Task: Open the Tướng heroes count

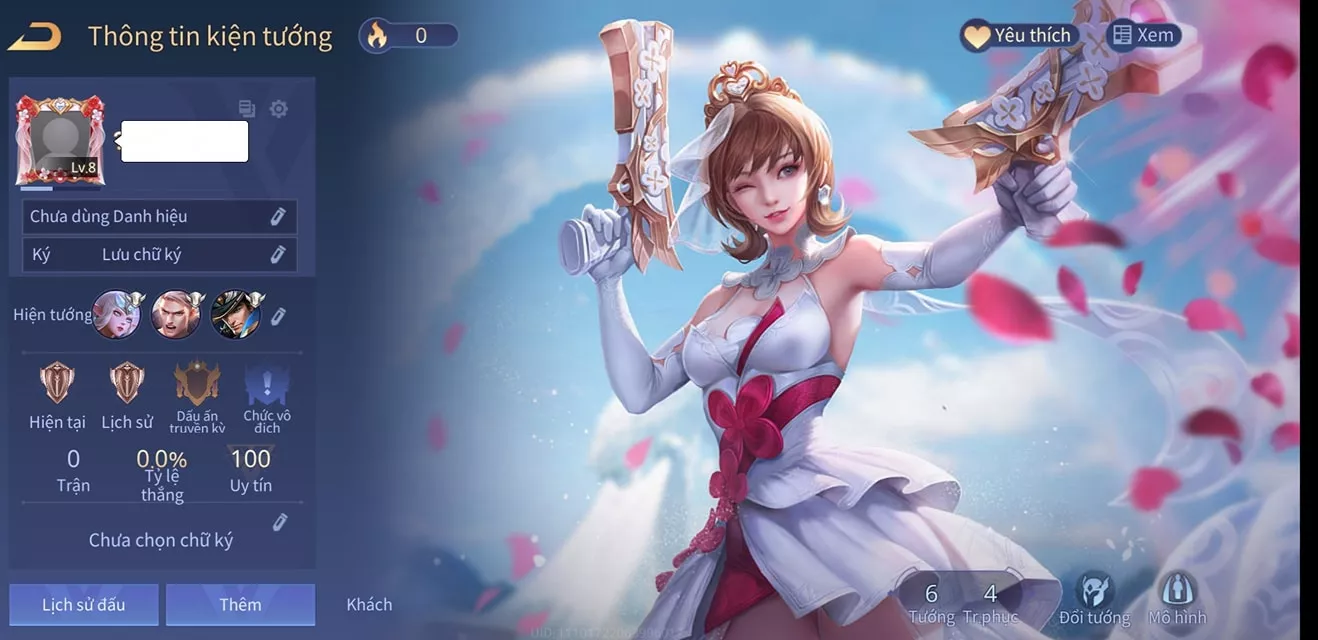Action: click(931, 603)
